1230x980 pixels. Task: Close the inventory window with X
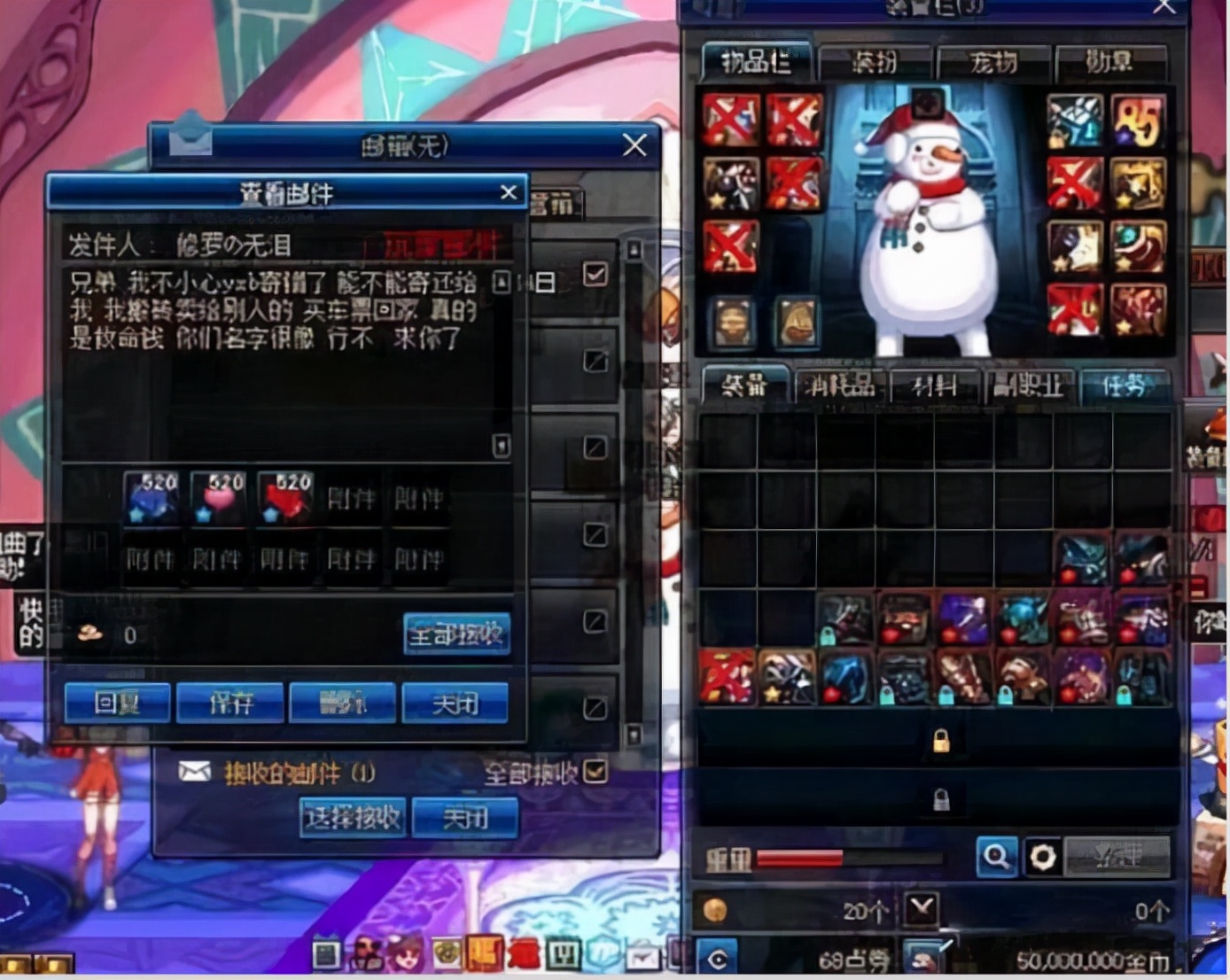[x=1164, y=7]
